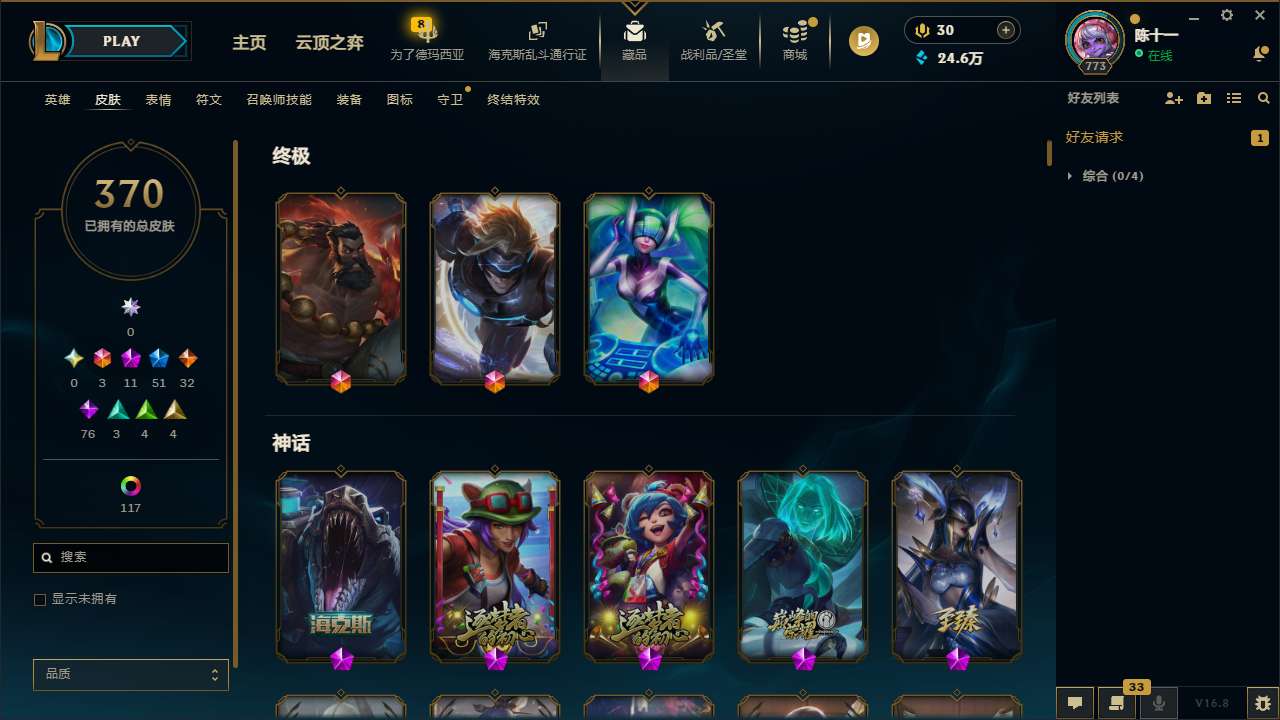Click the plus button next to Mythic Essence

coord(1004,29)
